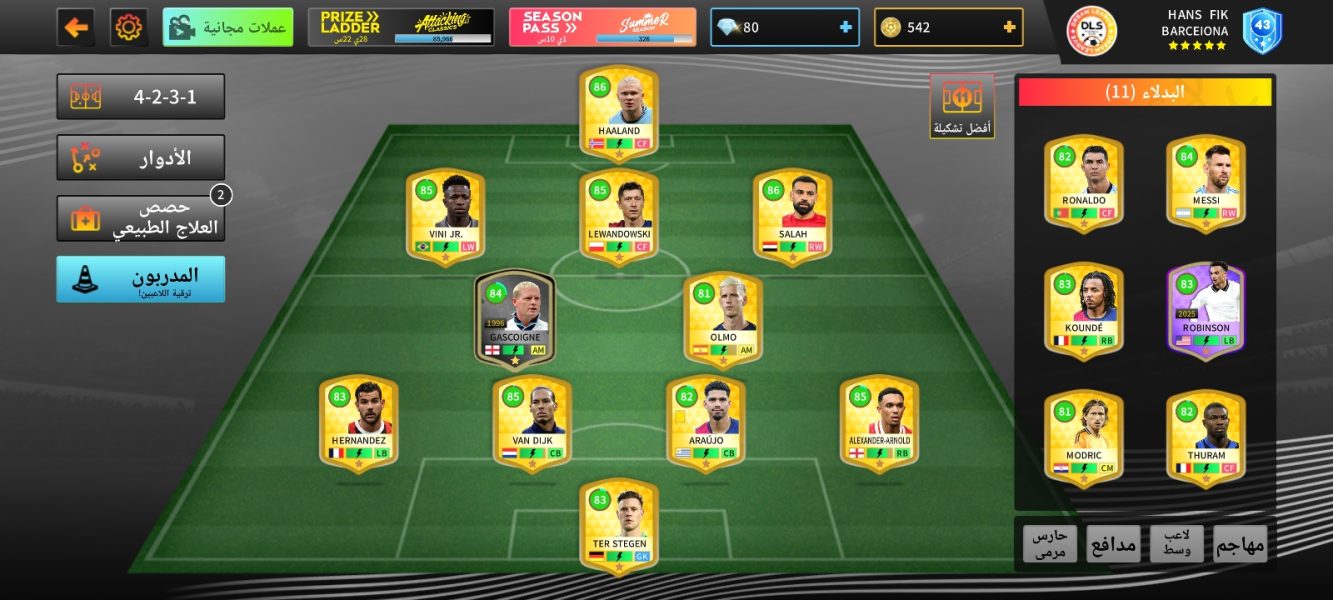The height and width of the screenshot is (600, 1333).
Task: Filter substitutes by the goalkeeper tab
Action: coord(1050,543)
